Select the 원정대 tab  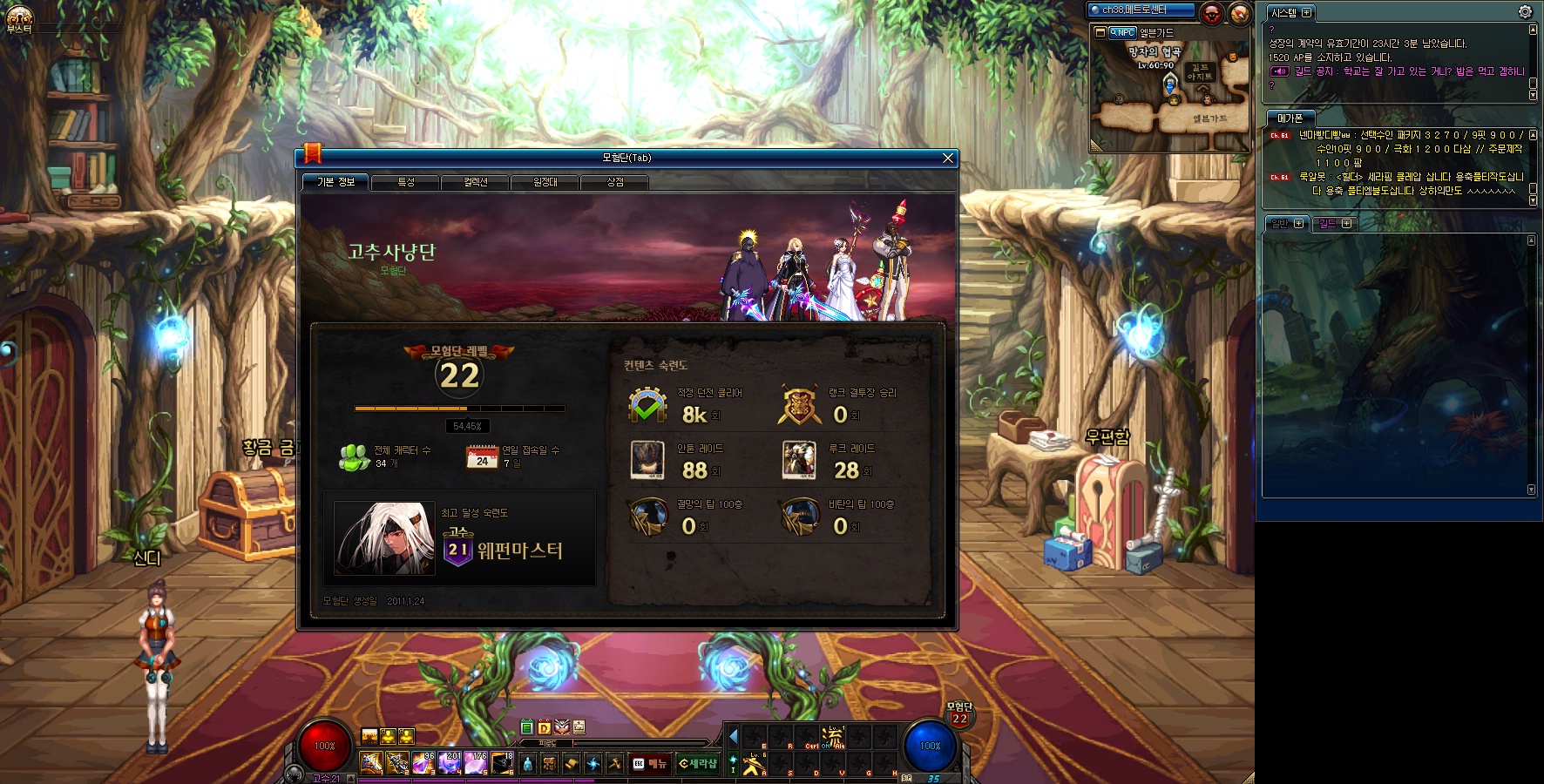[545, 182]
